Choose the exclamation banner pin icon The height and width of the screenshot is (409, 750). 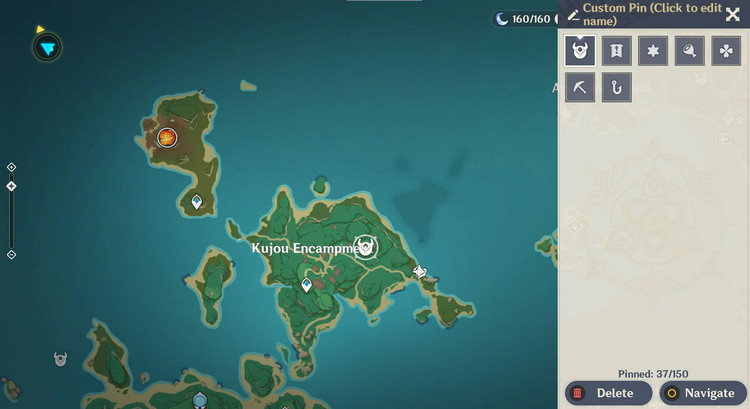(x=616, y=50)
